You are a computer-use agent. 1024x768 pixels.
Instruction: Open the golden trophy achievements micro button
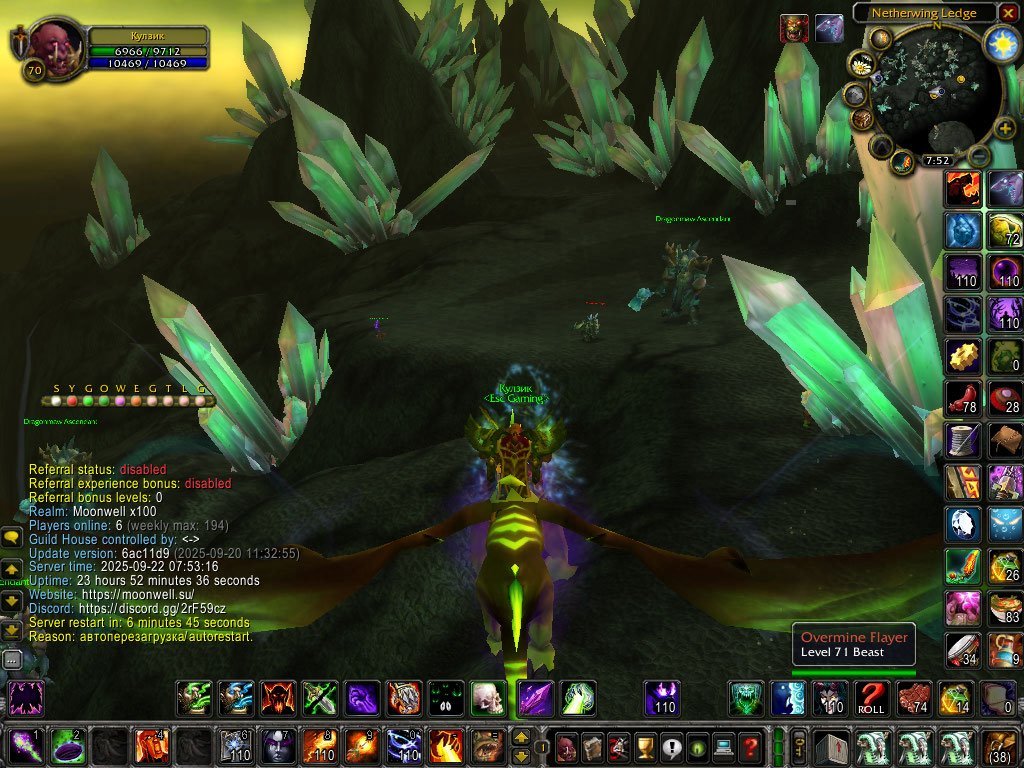[x=645, y=746]
